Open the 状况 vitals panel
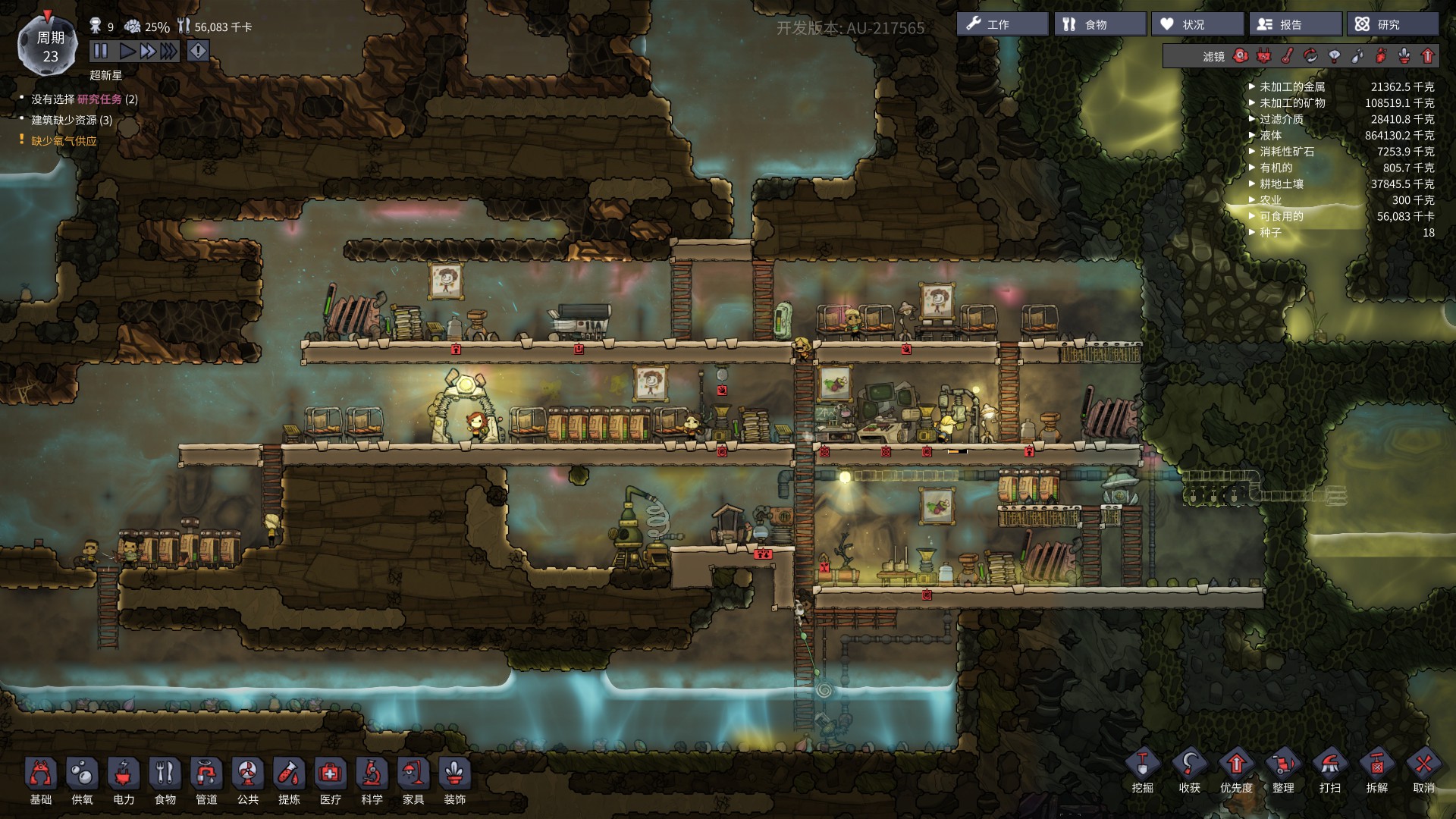This screenshot has height=819, width=1456. [x=1194, y=24]
